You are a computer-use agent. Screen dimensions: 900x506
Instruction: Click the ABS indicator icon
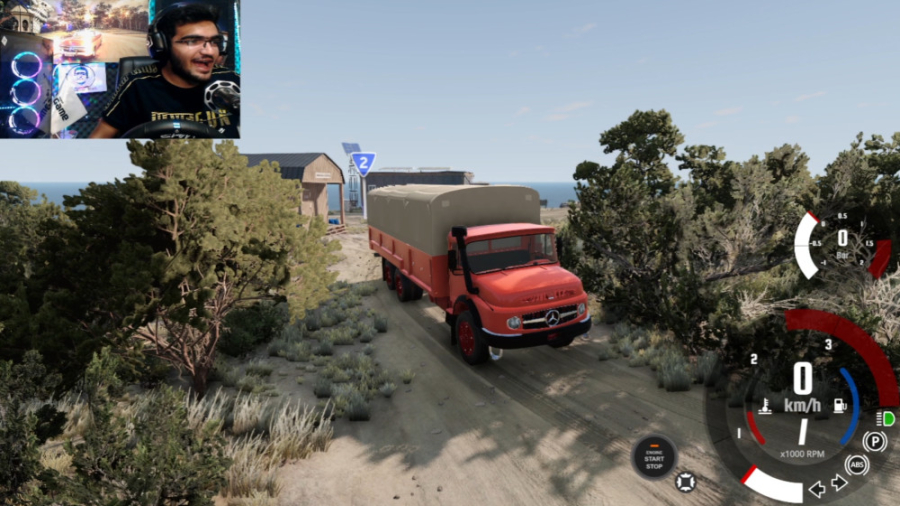coord(856,464)
